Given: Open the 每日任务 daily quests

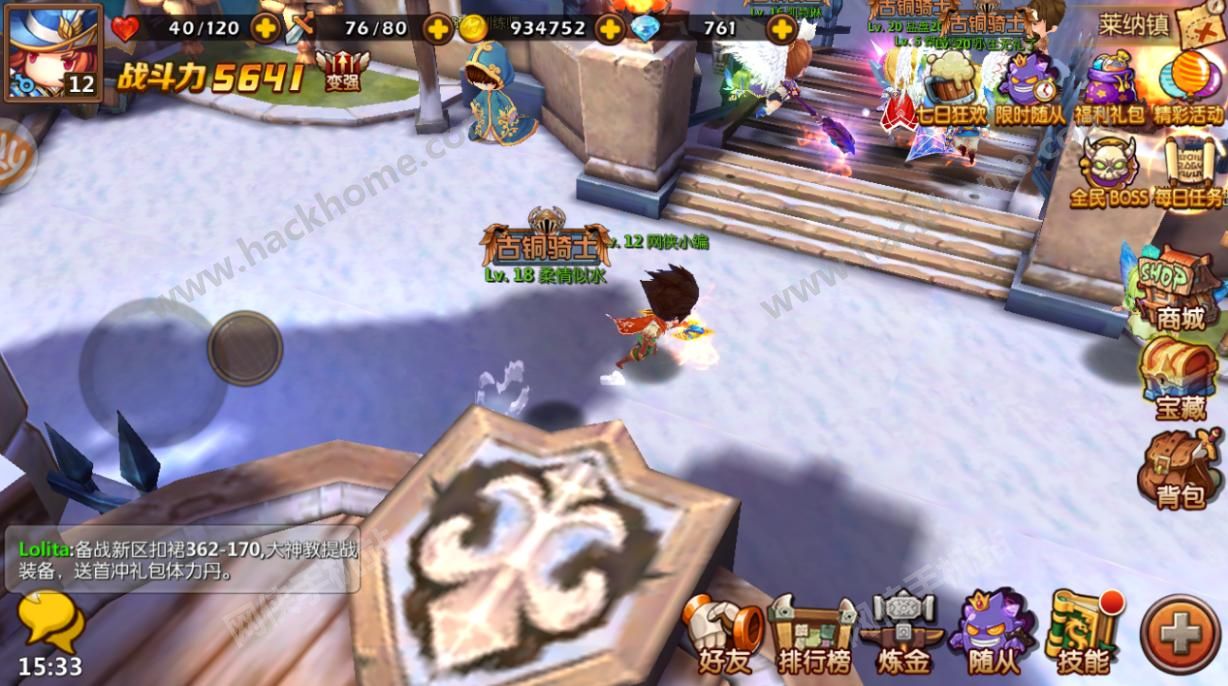Looking at the screenshot, I should (x=1190, y=171).
